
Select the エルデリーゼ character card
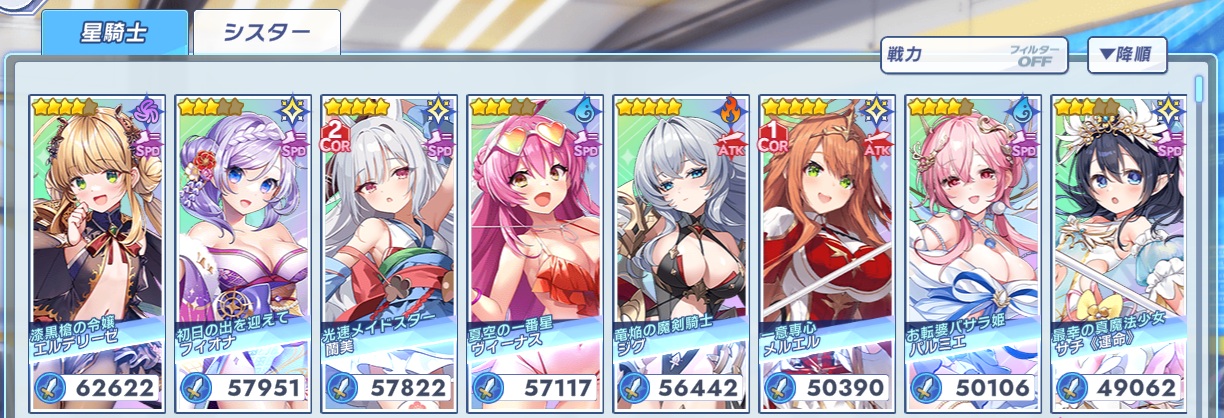(x=96, y=250)
